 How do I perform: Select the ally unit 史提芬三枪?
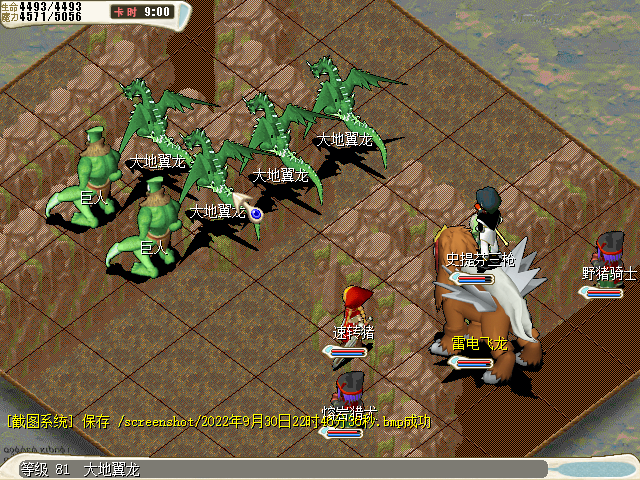[490, 223]
